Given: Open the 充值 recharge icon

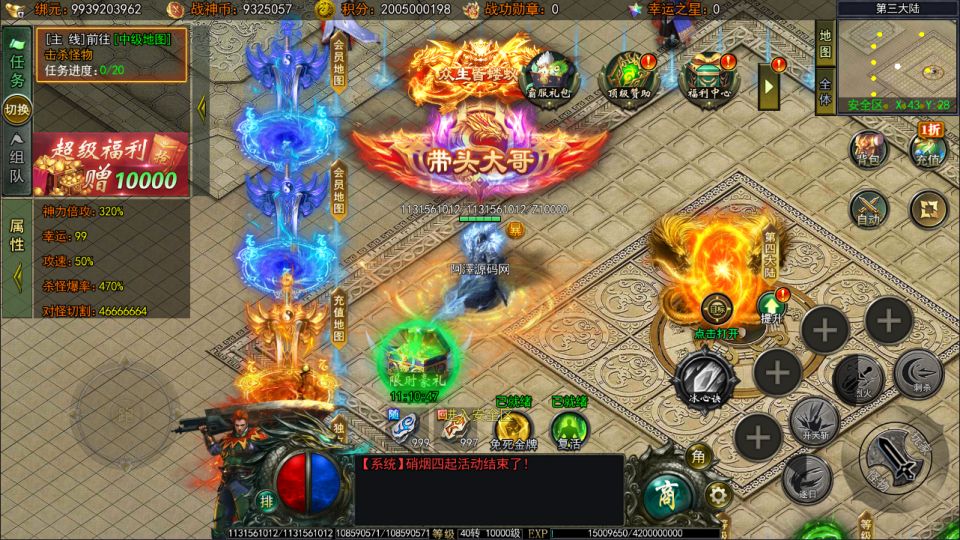Looking at the screenshot, I should click(x=928, y=149).
